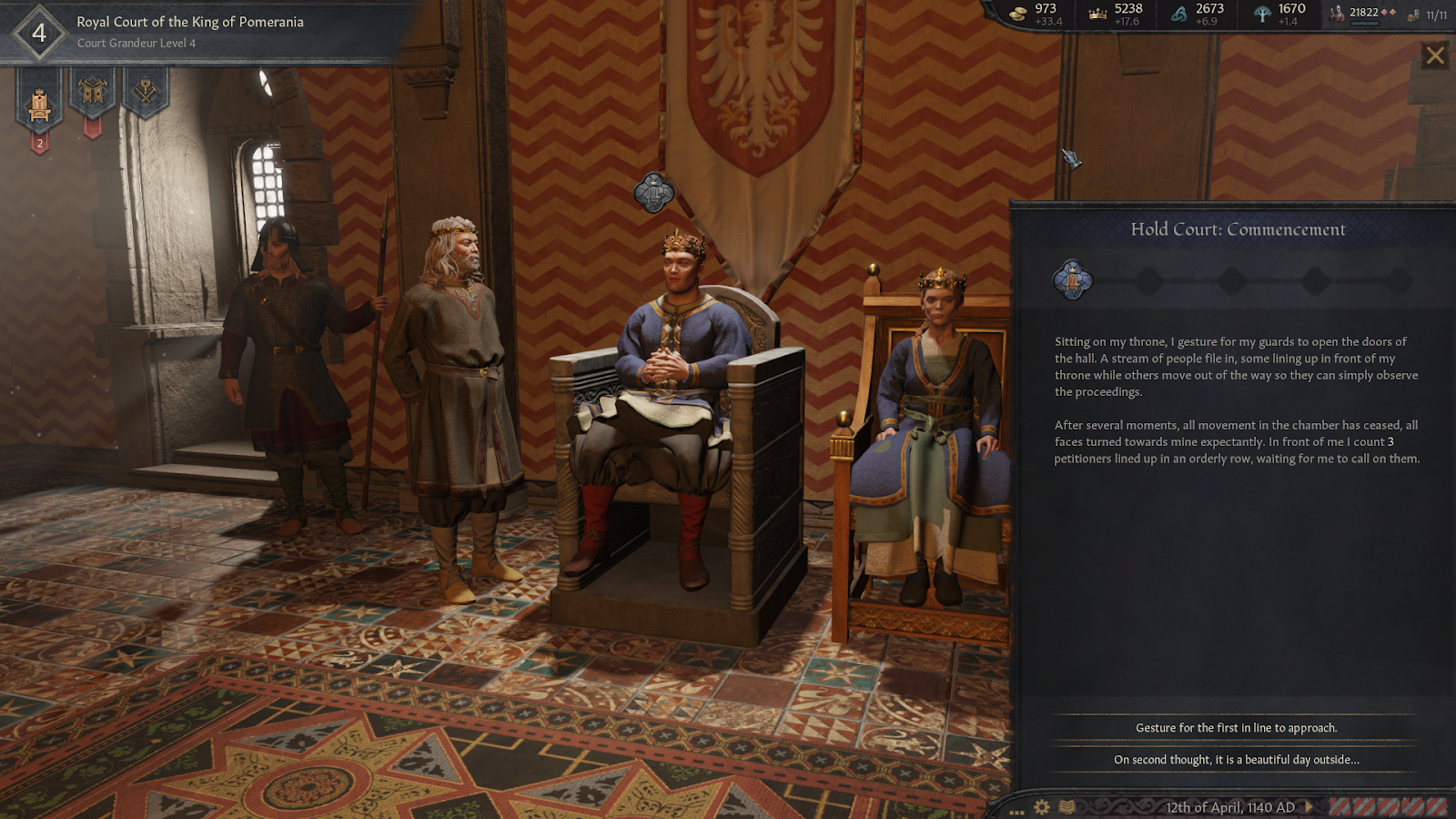Choose 'it is a beautiful day outside' option
This screenshot has height=819, width=1456.
pyautogui.click(x=1236, y=760)
